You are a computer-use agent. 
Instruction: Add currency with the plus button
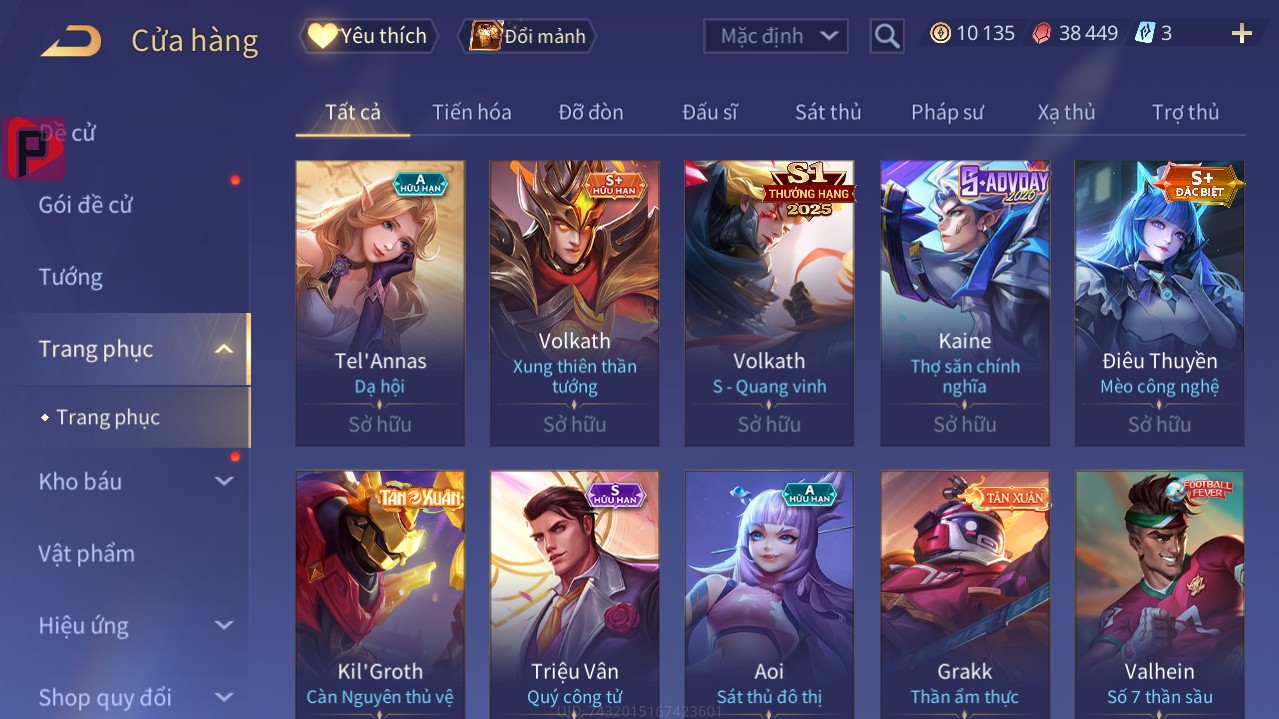[1241, 34]
